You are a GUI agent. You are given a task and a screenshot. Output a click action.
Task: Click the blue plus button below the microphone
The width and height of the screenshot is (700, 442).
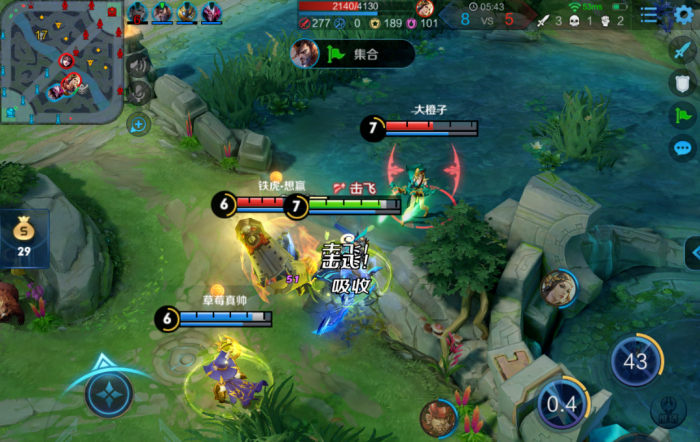click(x=138, y=124)
